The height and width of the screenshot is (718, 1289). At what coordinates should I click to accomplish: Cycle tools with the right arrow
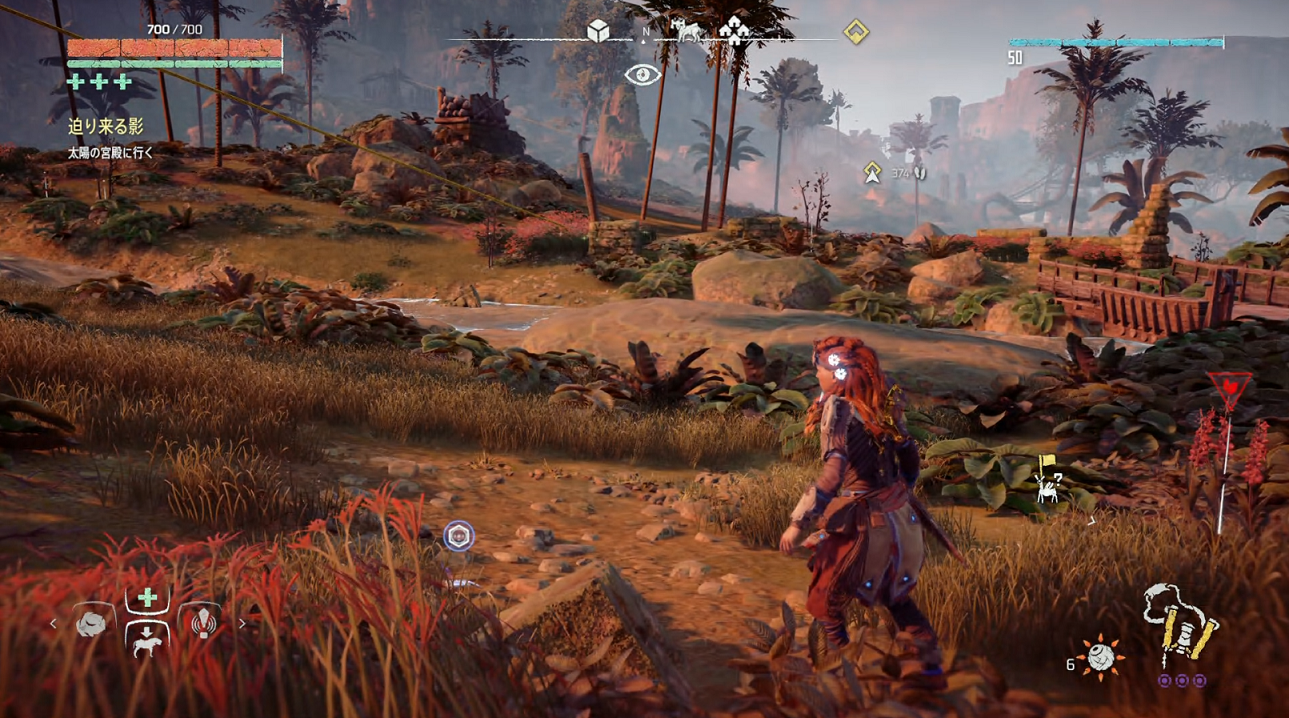(x=241, y=624)
